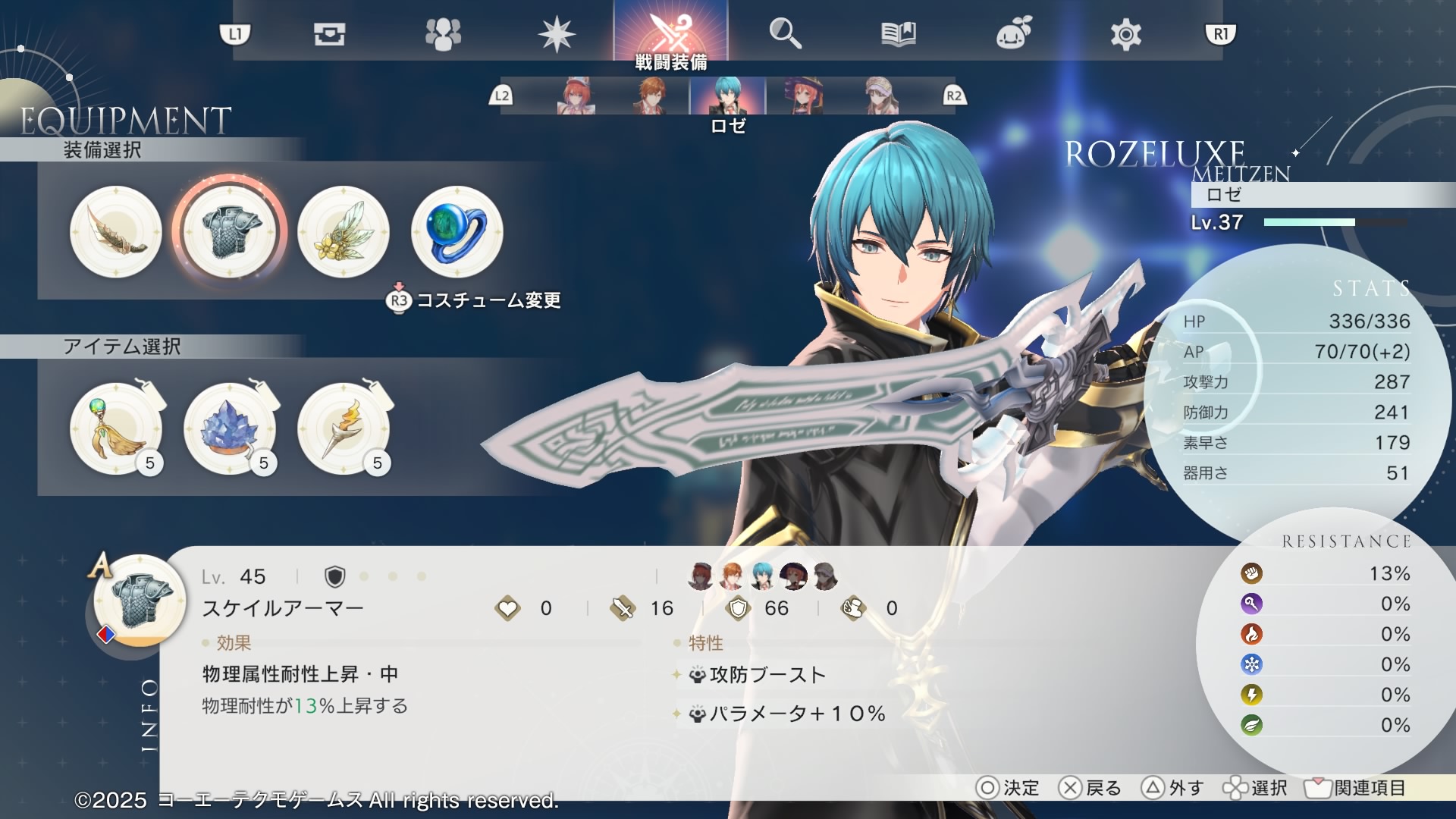The height and width of the screenshot is (819, 1456).
Task: Choose the lavender-haired character portrait
Action: (x=880, y=96)
